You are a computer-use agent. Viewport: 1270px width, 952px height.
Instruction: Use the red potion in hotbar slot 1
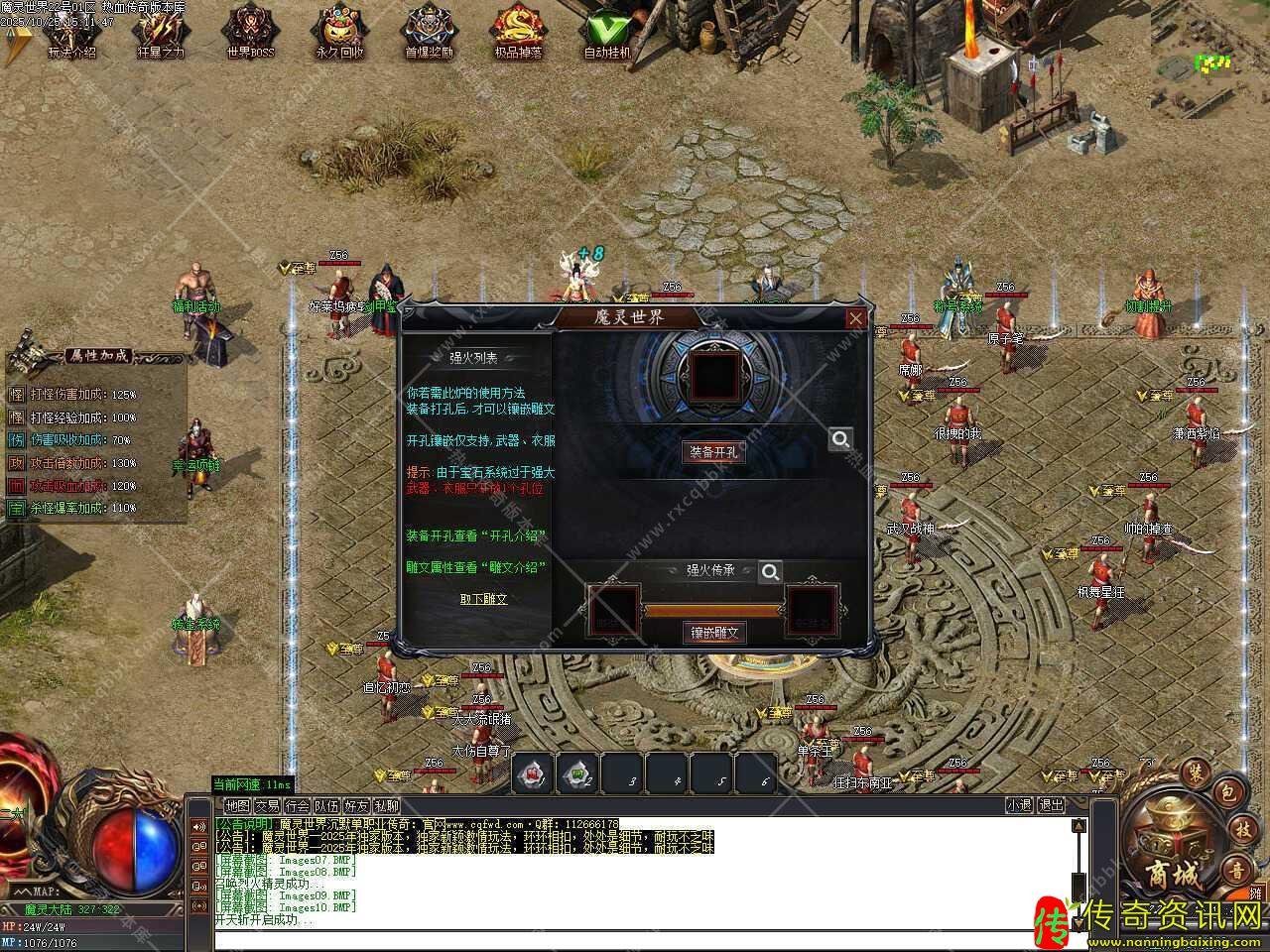pos(533,773)
